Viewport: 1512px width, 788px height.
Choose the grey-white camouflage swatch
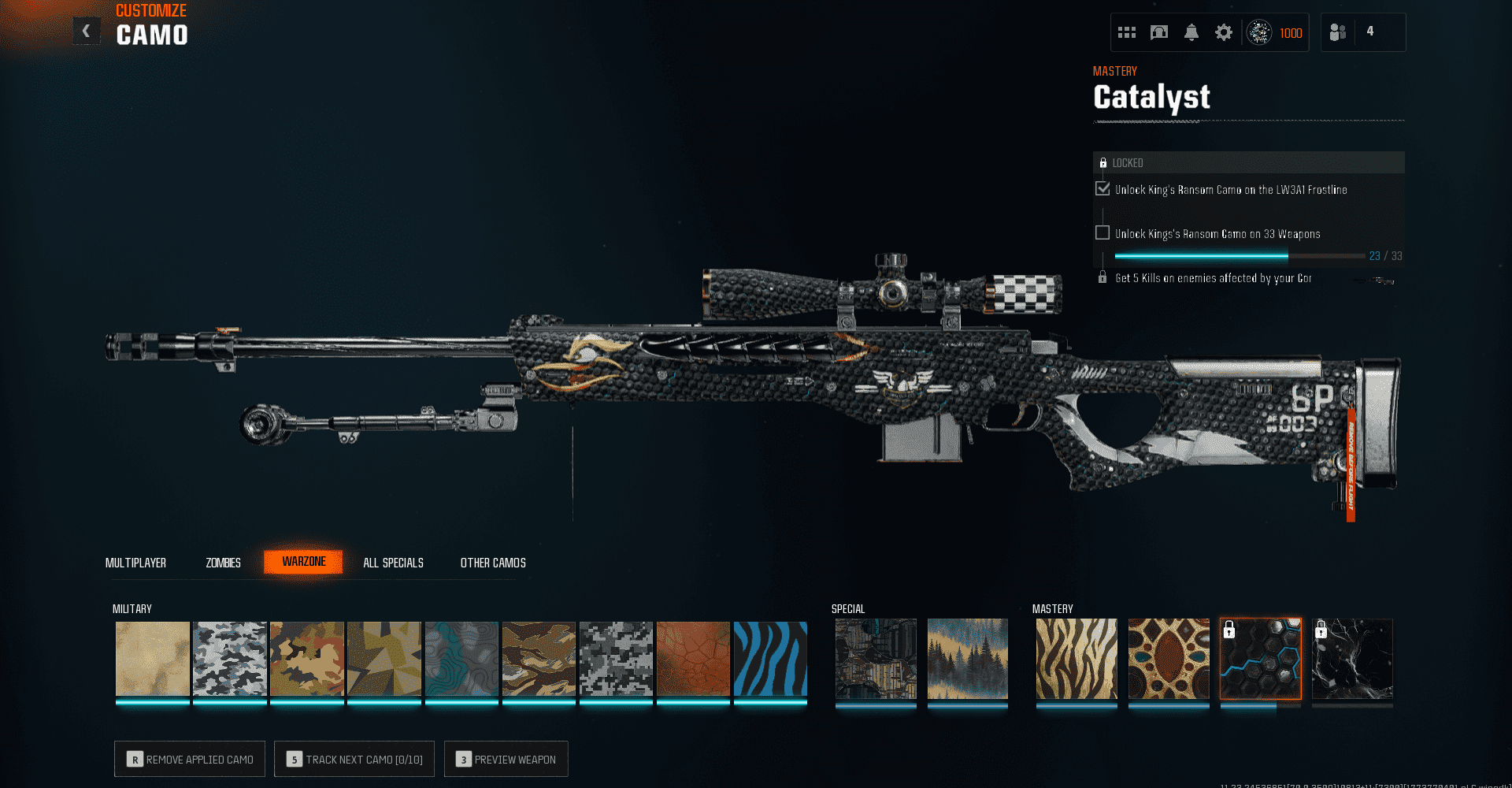[230, 659]
